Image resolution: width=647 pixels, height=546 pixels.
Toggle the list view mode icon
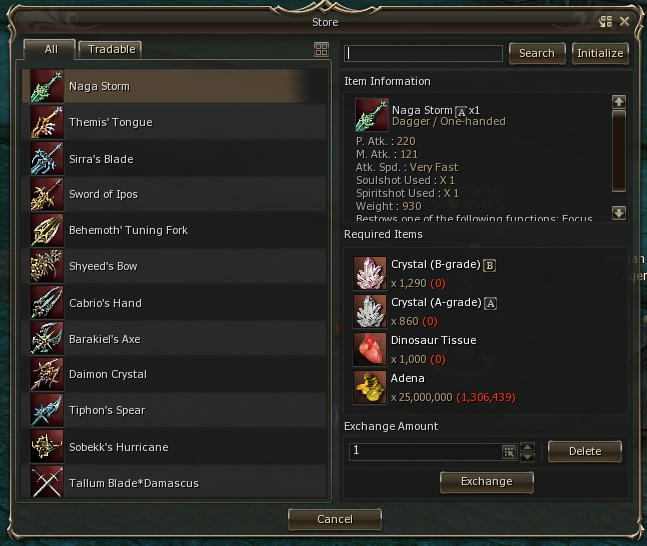click(x=321, y=49)
